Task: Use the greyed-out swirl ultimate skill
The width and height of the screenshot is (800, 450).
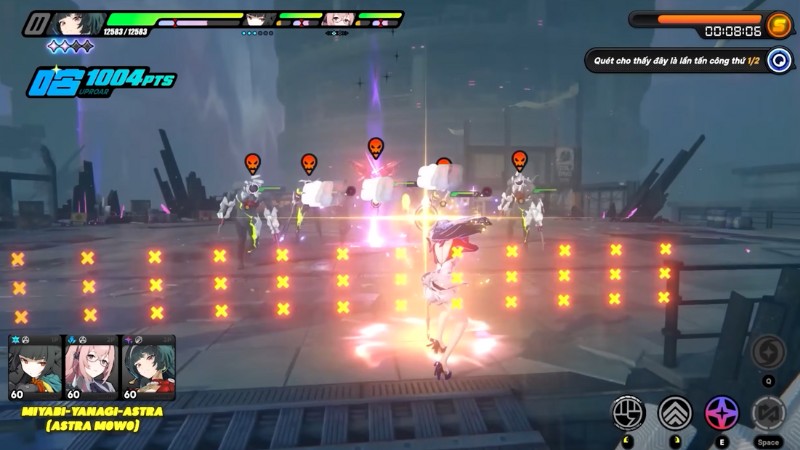Action: tap(768, 351)
